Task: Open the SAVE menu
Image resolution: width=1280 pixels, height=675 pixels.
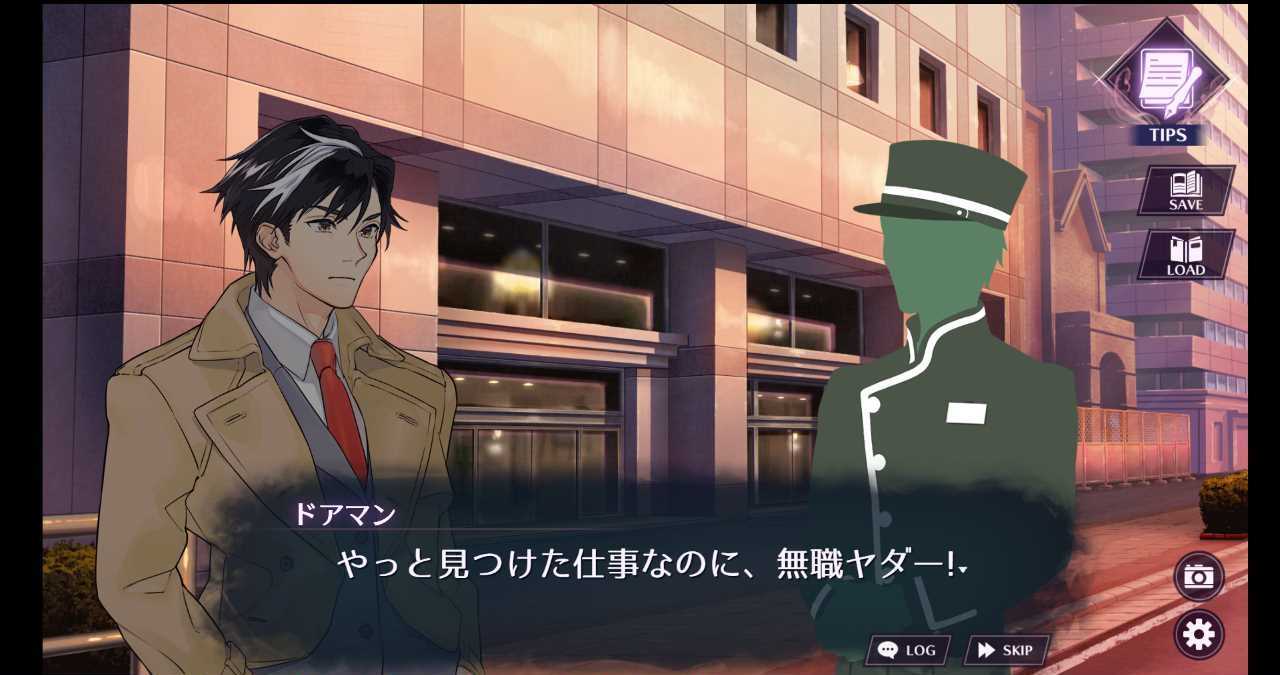Action: pyautogui.click(x=1185, y=190)
